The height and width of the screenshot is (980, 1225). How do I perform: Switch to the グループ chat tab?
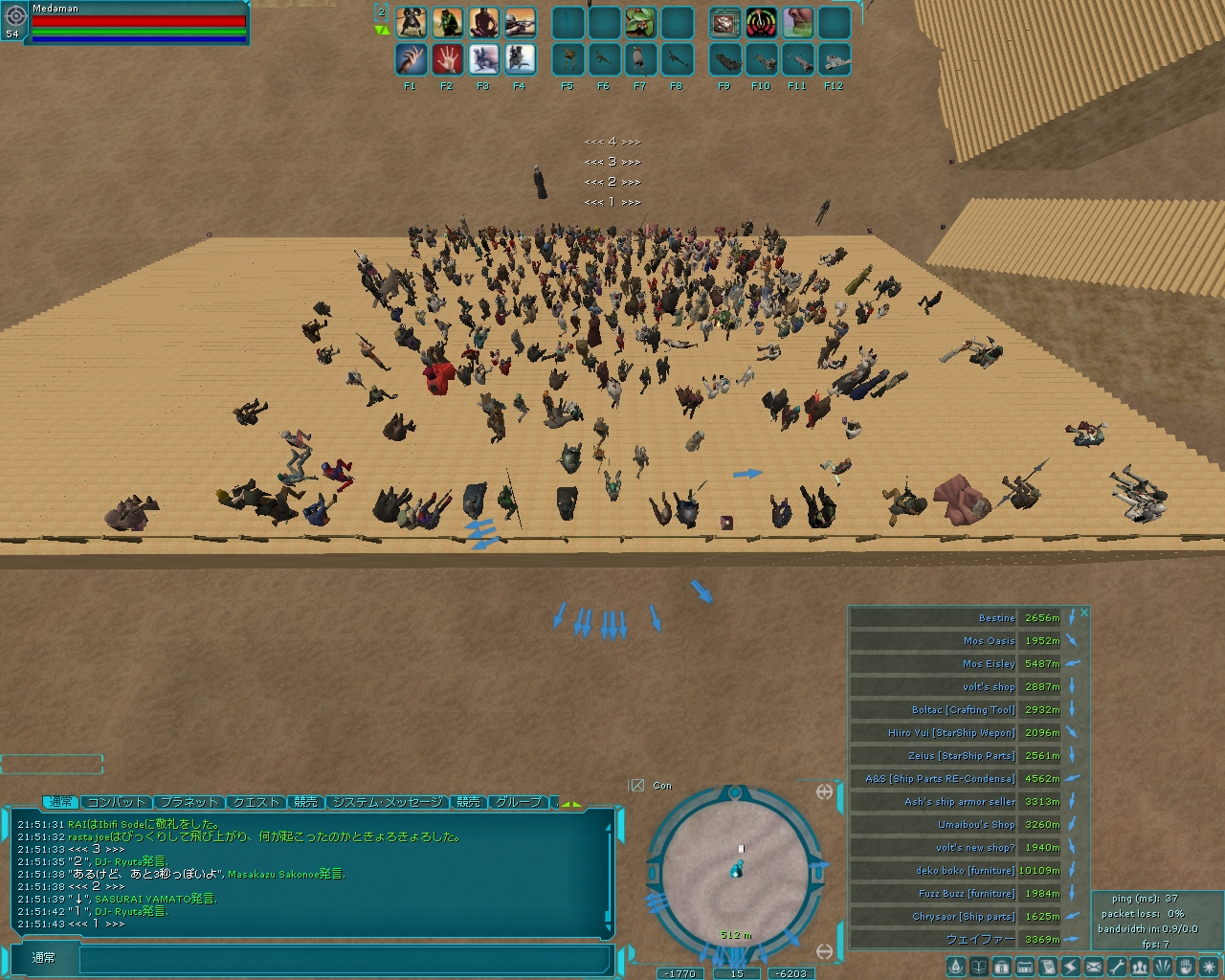[519, 802]
